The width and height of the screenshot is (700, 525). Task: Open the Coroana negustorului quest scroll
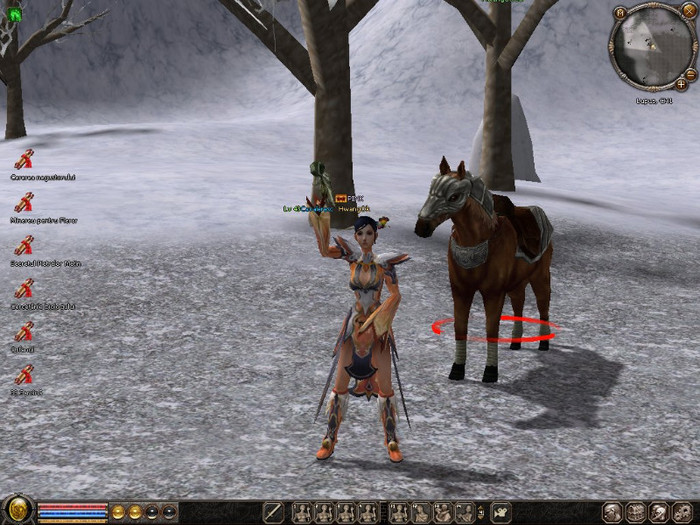(24, 158)
